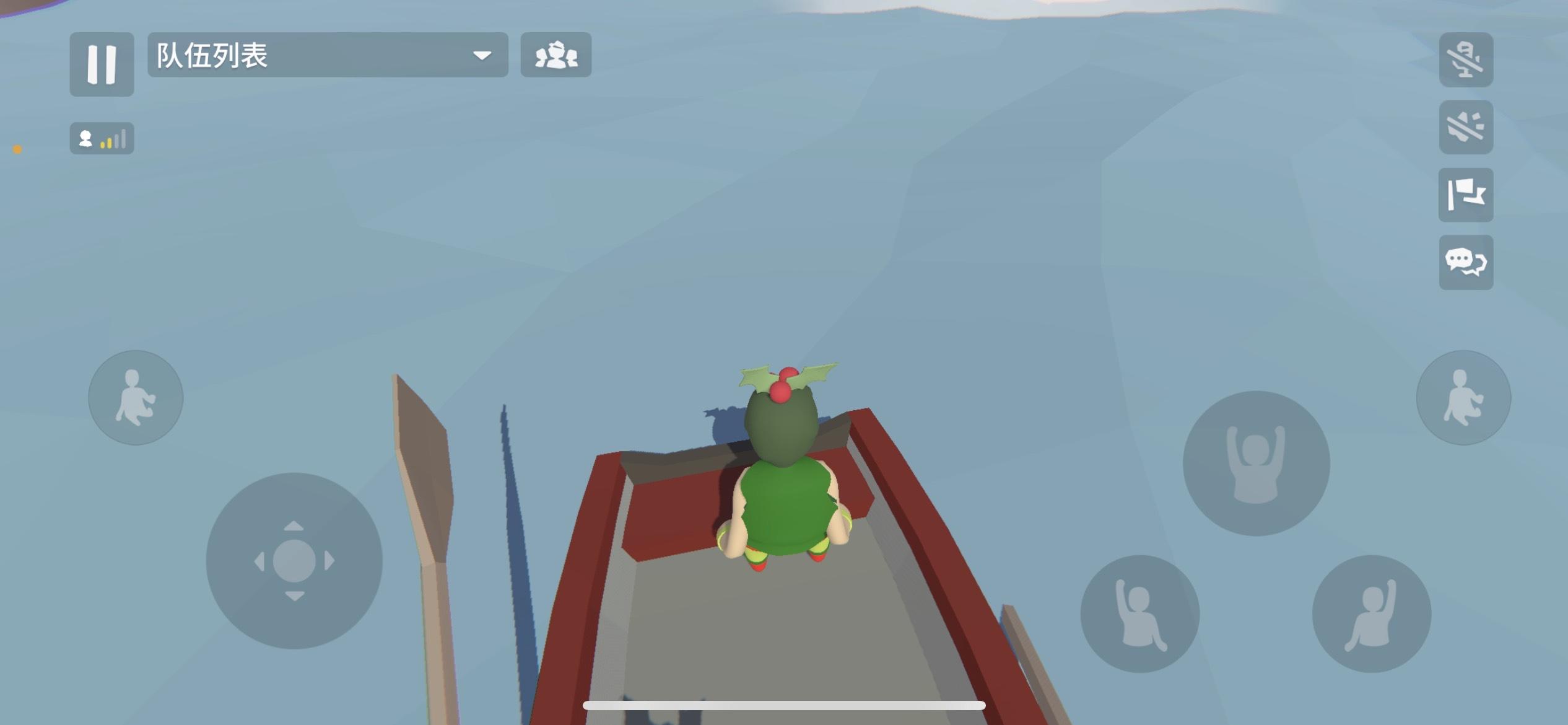The image size is (1568, 725).
Task: Open the team members panel icon
Action: pos(555,56)
